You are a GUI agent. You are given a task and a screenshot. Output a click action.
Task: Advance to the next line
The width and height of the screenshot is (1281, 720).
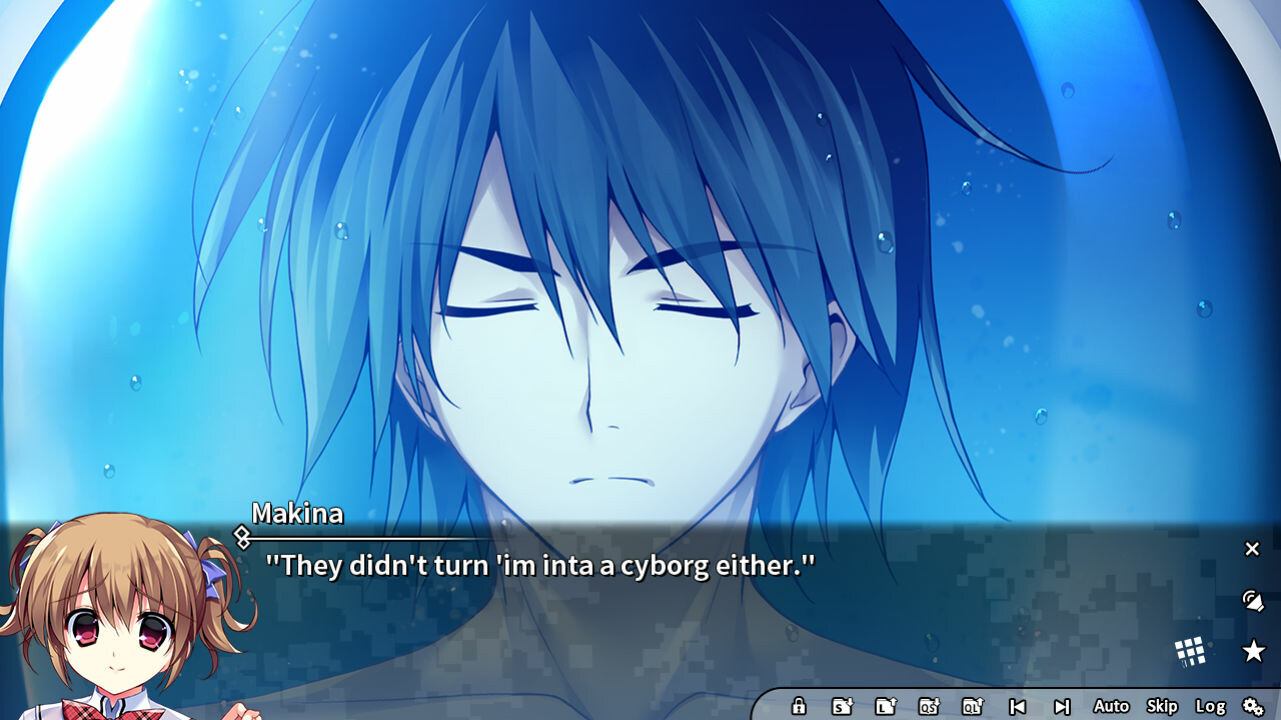click(x=1064, y=705)
